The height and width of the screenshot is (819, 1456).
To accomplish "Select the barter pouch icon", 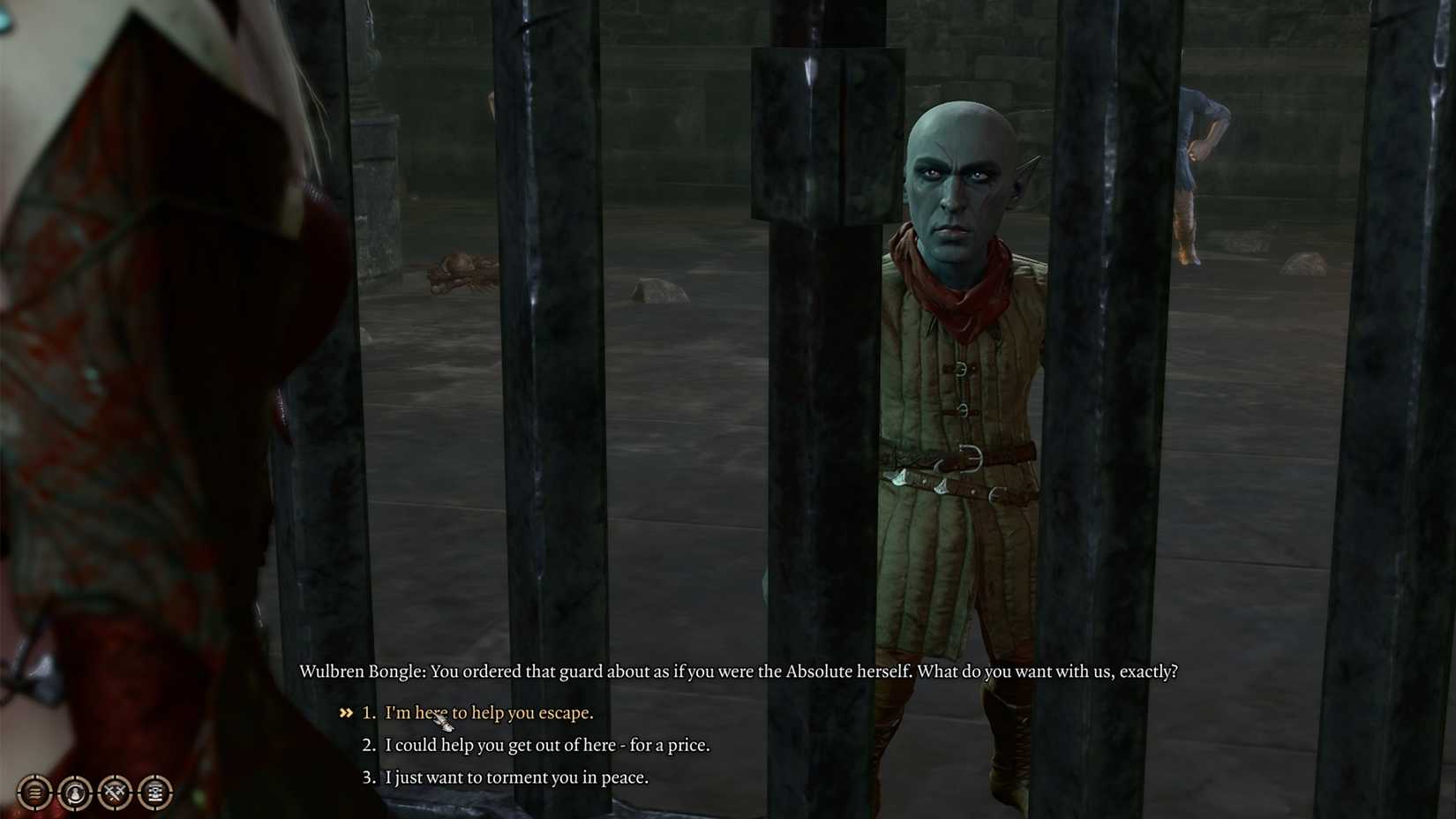I will (75, 792).
